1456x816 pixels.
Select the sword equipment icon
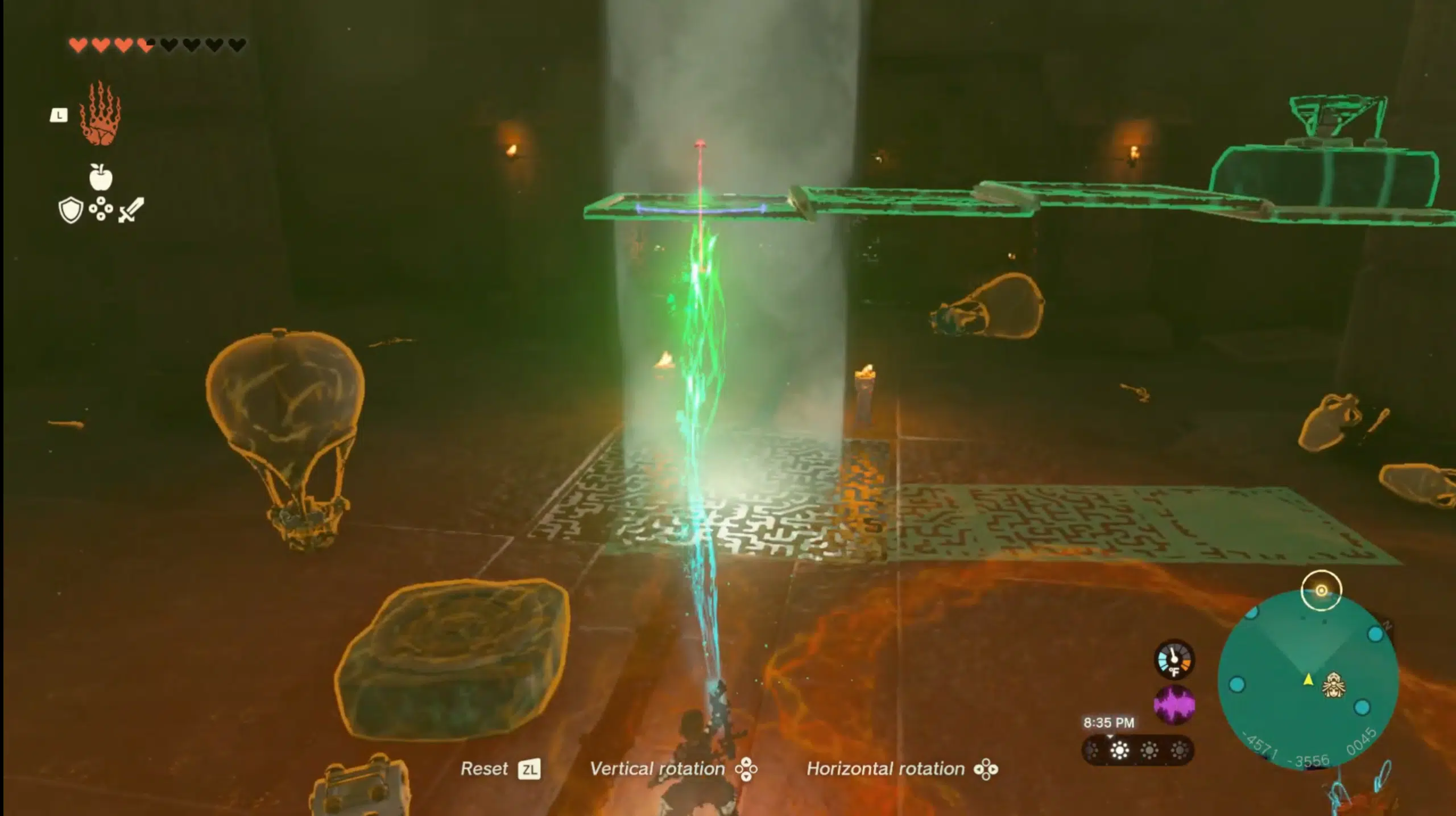(x=131, y=209)
